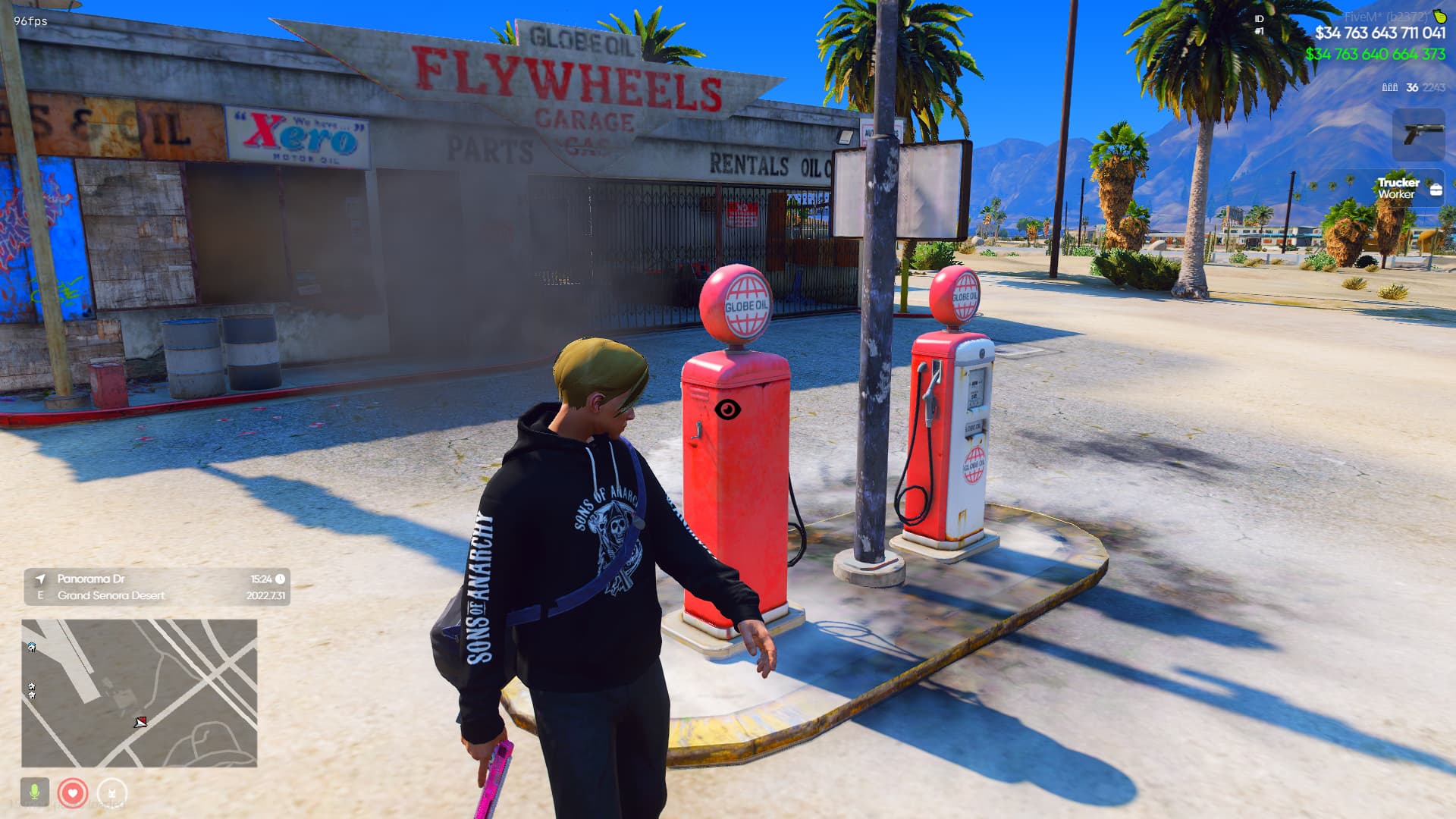The image size is (1456, 819).
Task: Mute the green microphone voice indicator
Action: coord(36,792)
